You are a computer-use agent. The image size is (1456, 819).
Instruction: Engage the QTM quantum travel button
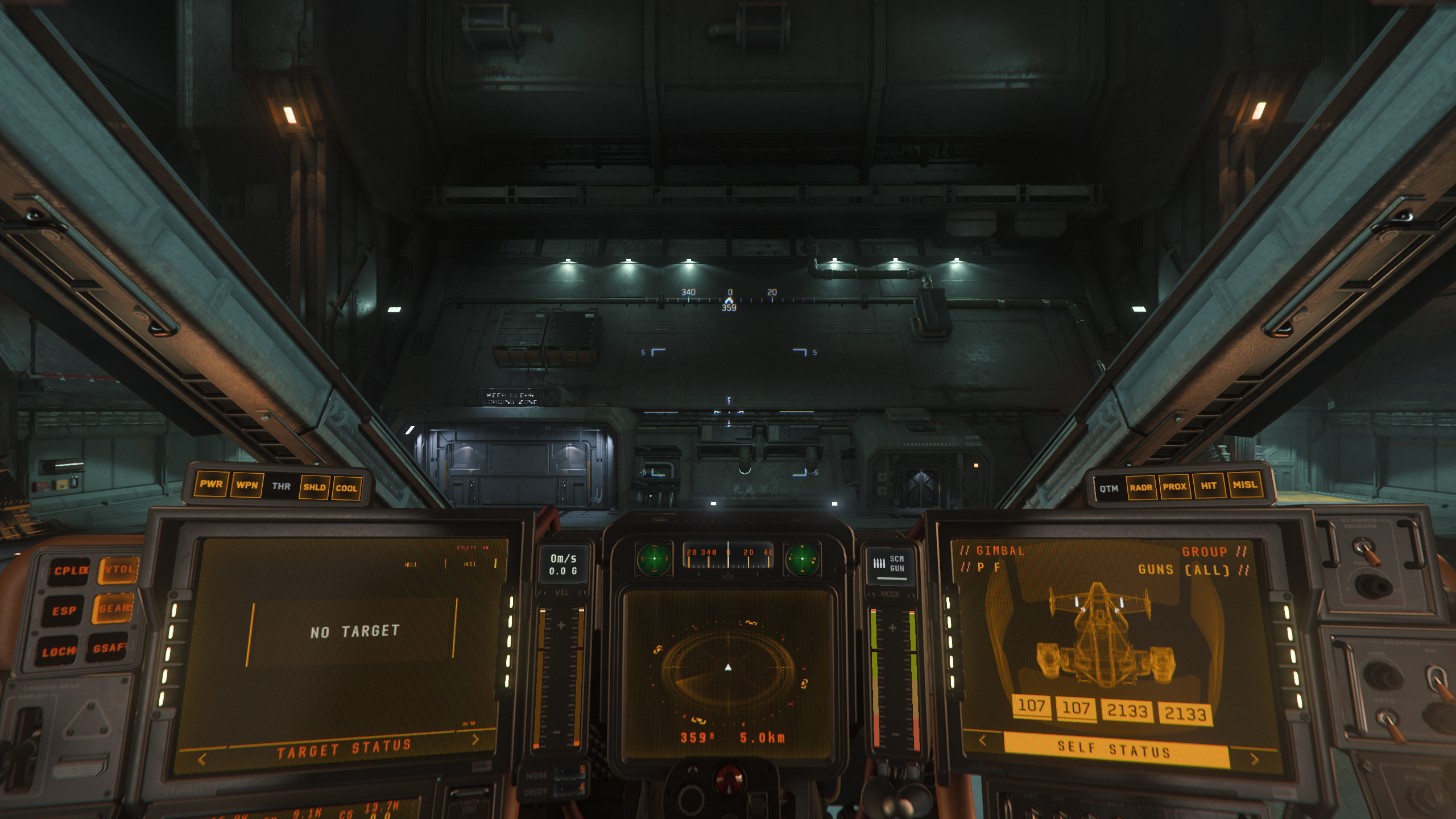[1108, 489]
